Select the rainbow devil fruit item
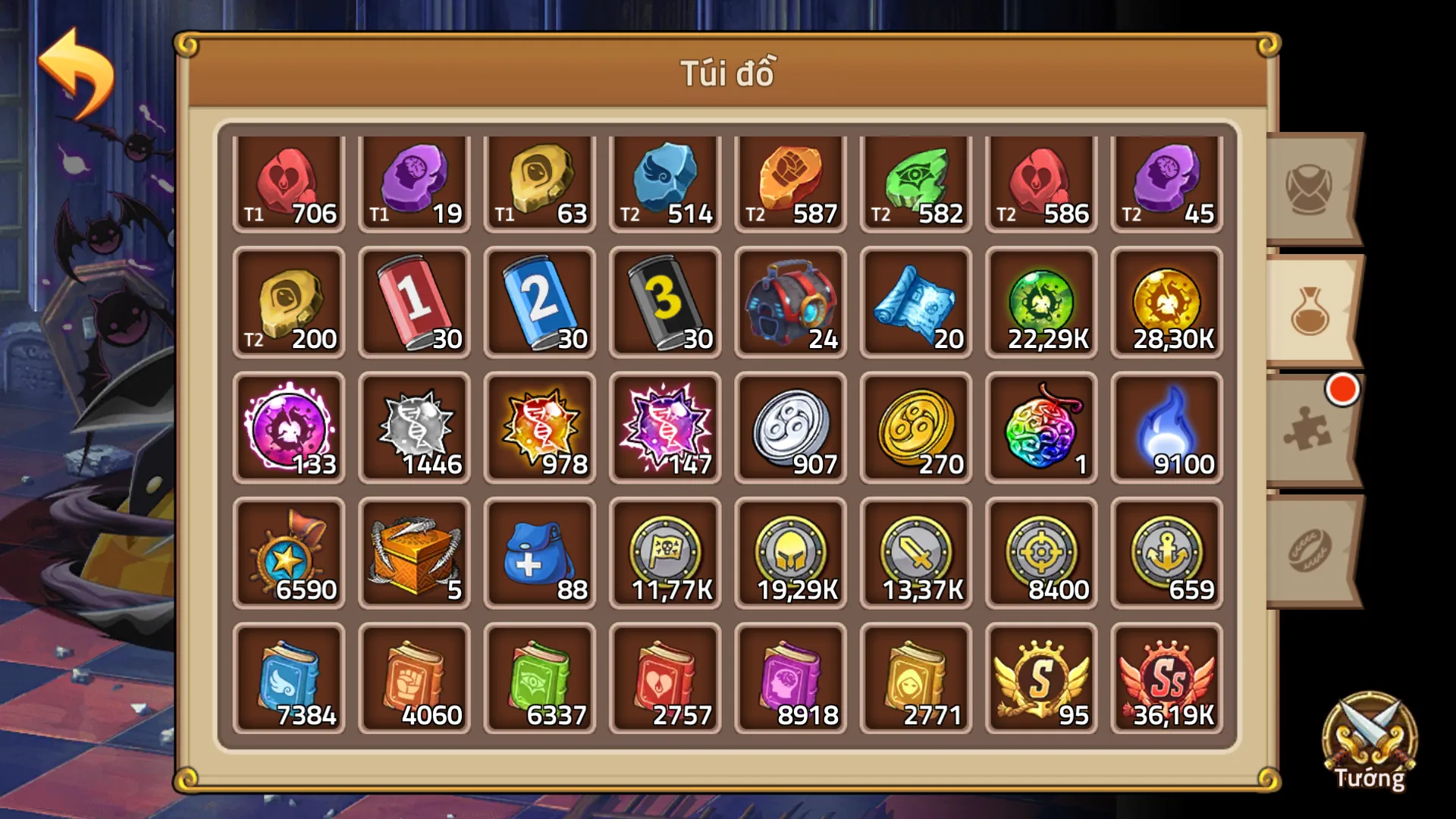This screenshot has height=819, width=1456. point(1040,427)
